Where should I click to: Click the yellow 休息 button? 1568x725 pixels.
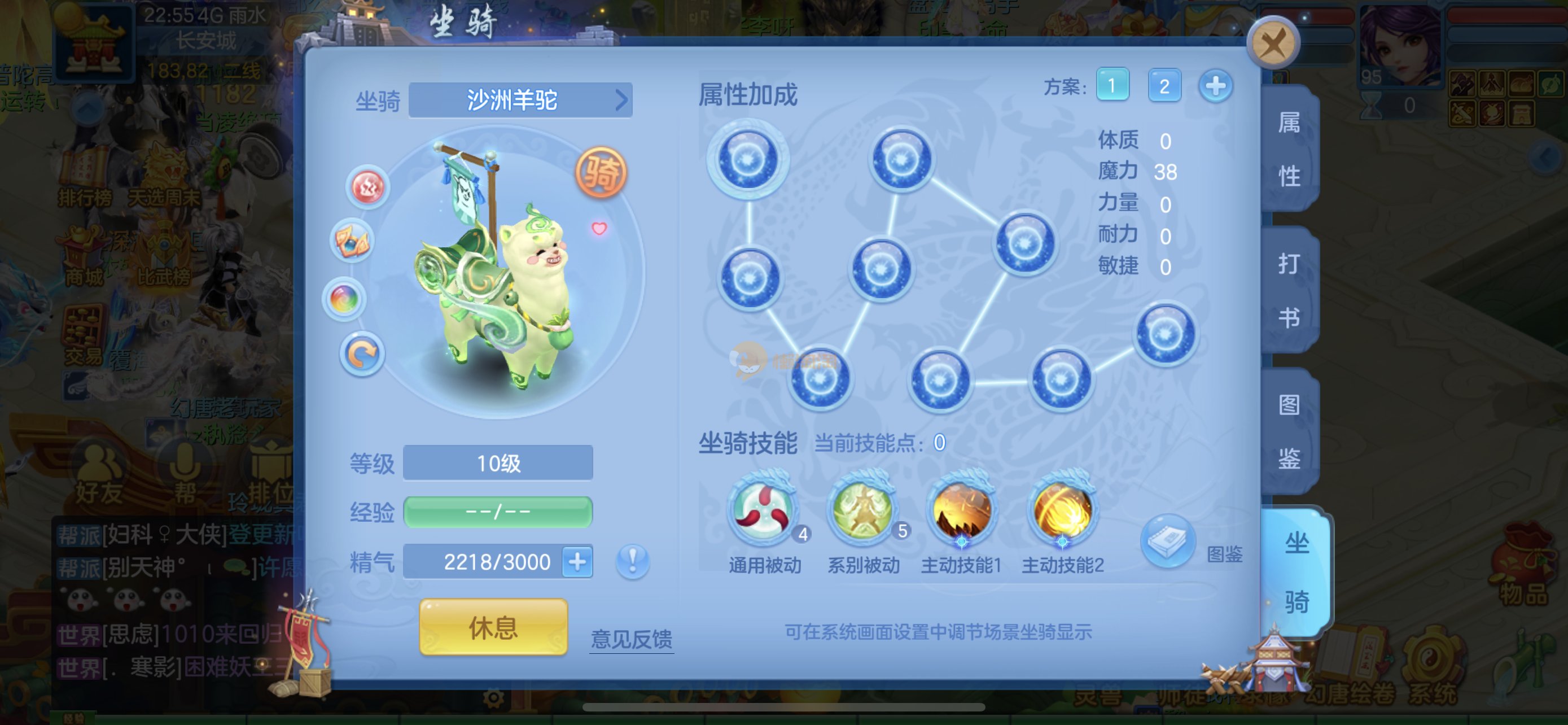pyautogui.click(x=493, y=626)
